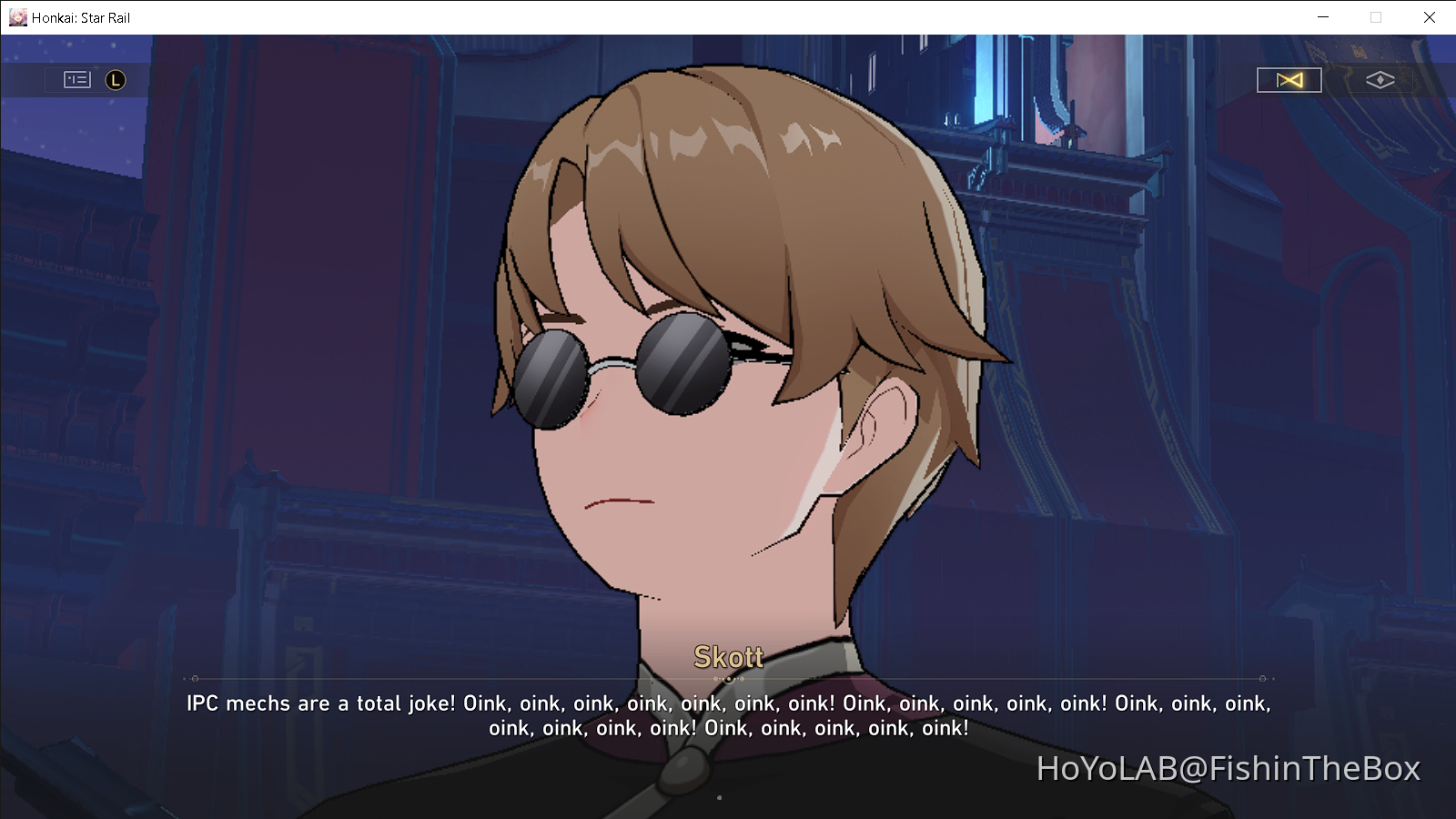
Task: Click the Honkai Star Rail title bar icon
Action: point(16,16)
